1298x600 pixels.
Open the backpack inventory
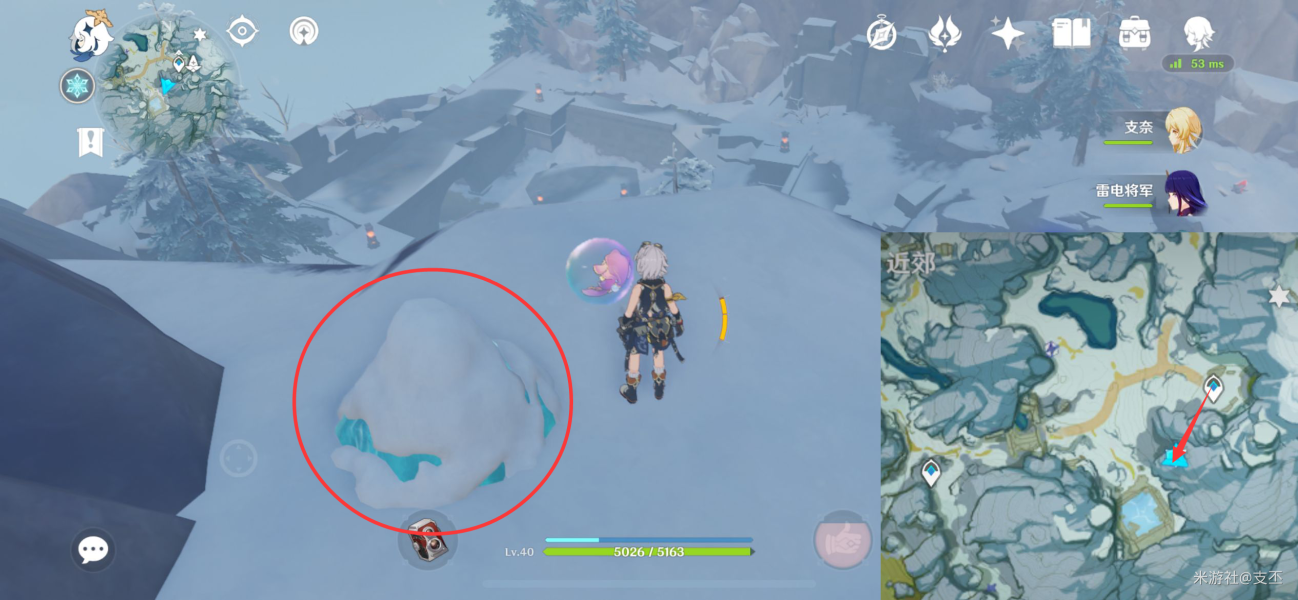(1134, 33)
